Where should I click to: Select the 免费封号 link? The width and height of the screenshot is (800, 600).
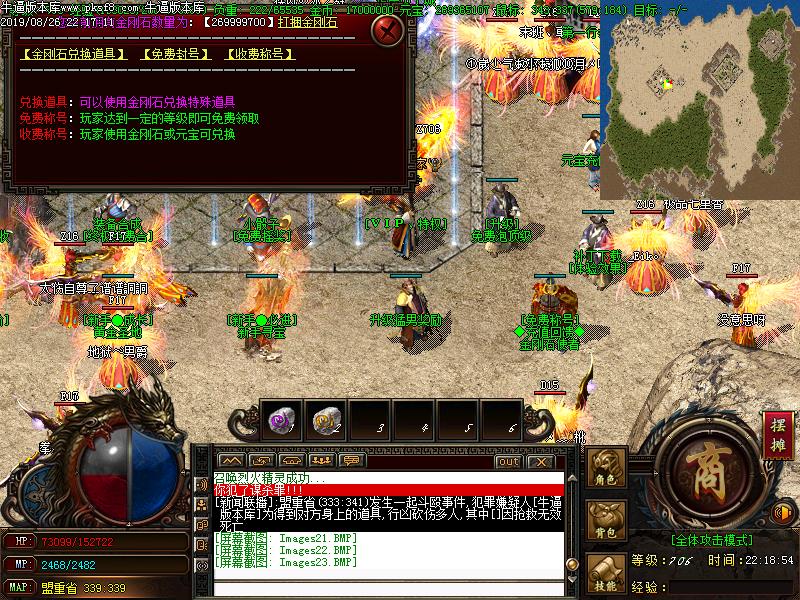point(176,54)
